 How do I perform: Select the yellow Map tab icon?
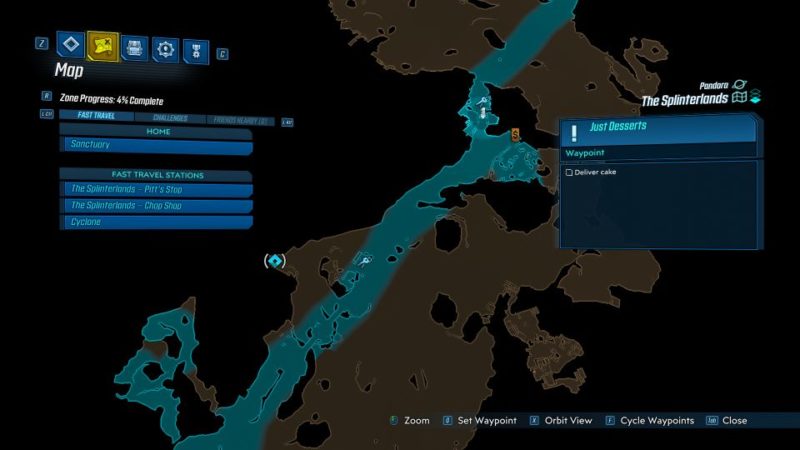click(103, 44)
